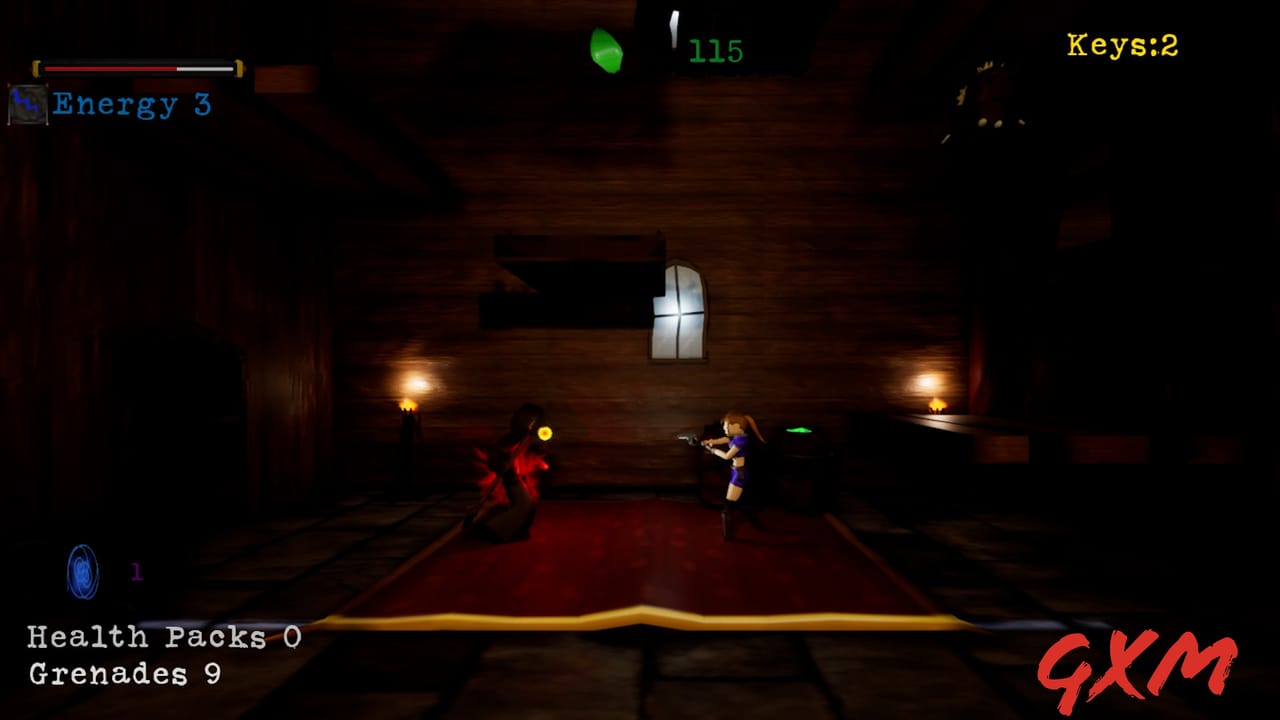Click the red health bar
Viewport: 1280px width, 720px height.
110,69
